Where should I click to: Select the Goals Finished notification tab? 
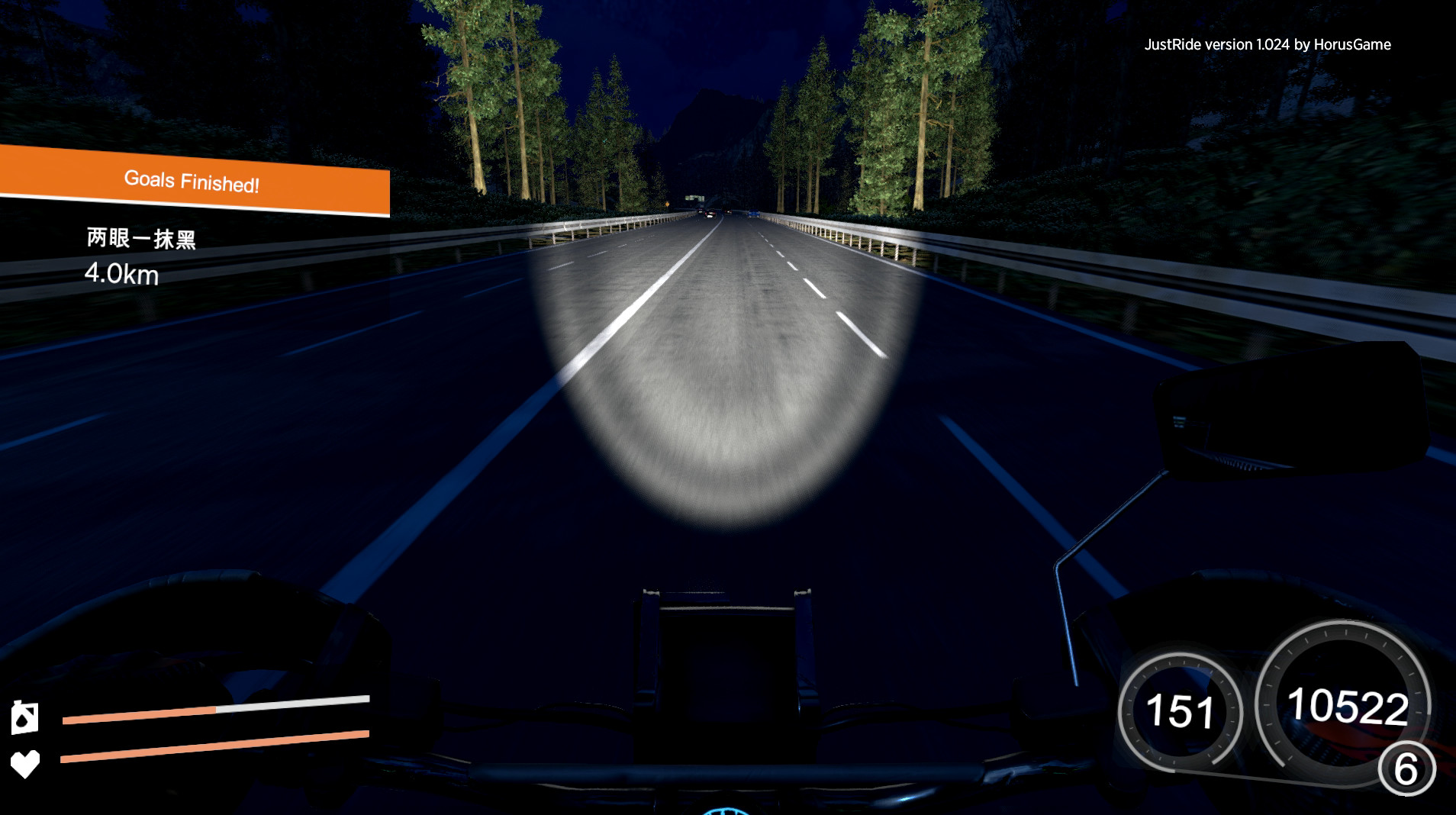point(192,181)
